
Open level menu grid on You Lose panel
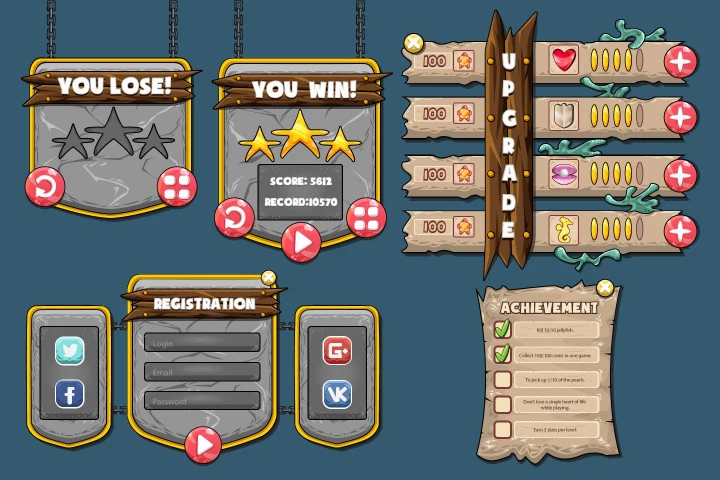pyautogui.click(x=177, y=185)
